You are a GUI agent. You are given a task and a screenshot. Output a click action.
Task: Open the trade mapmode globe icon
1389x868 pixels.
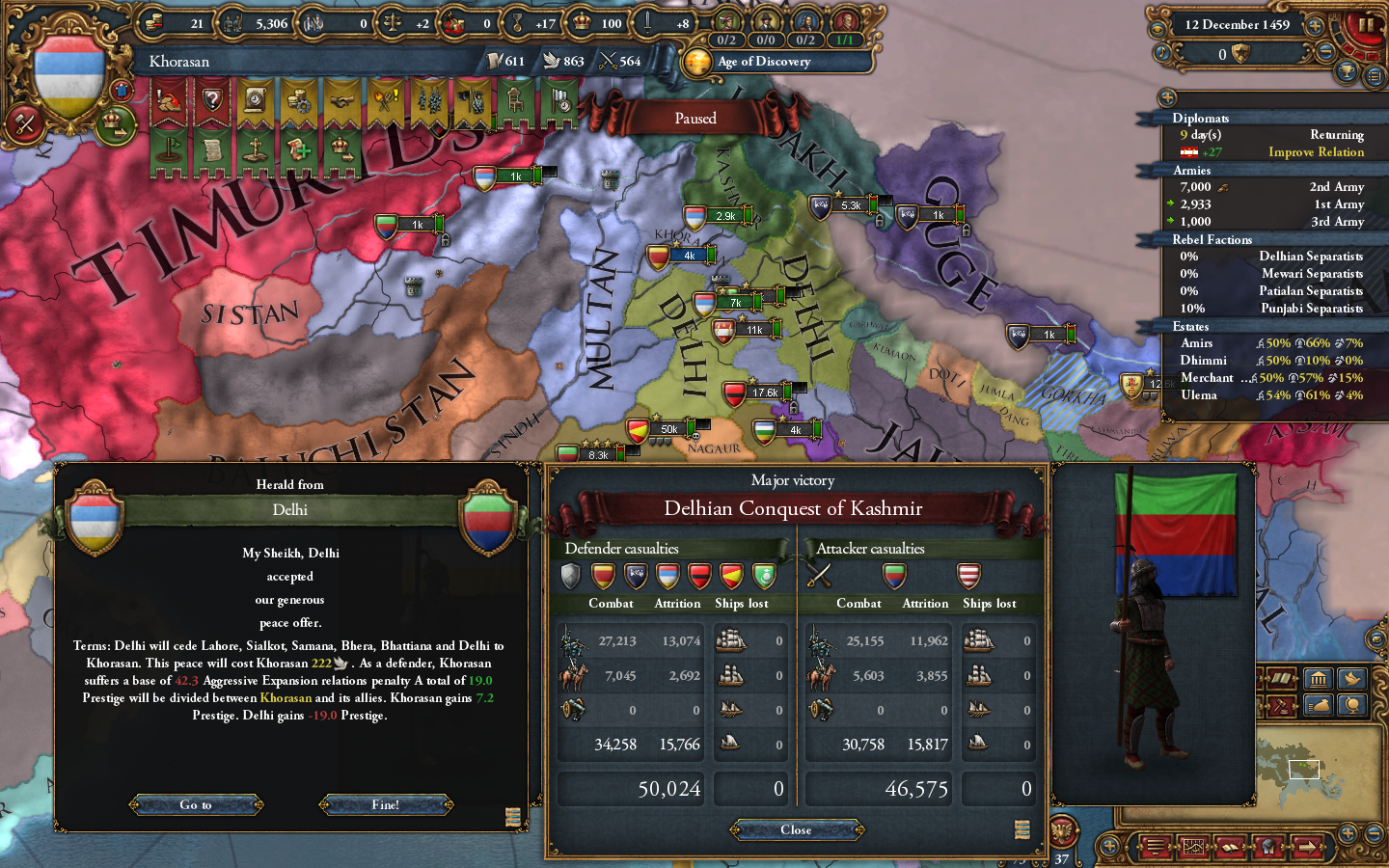tap(1353, 706)
